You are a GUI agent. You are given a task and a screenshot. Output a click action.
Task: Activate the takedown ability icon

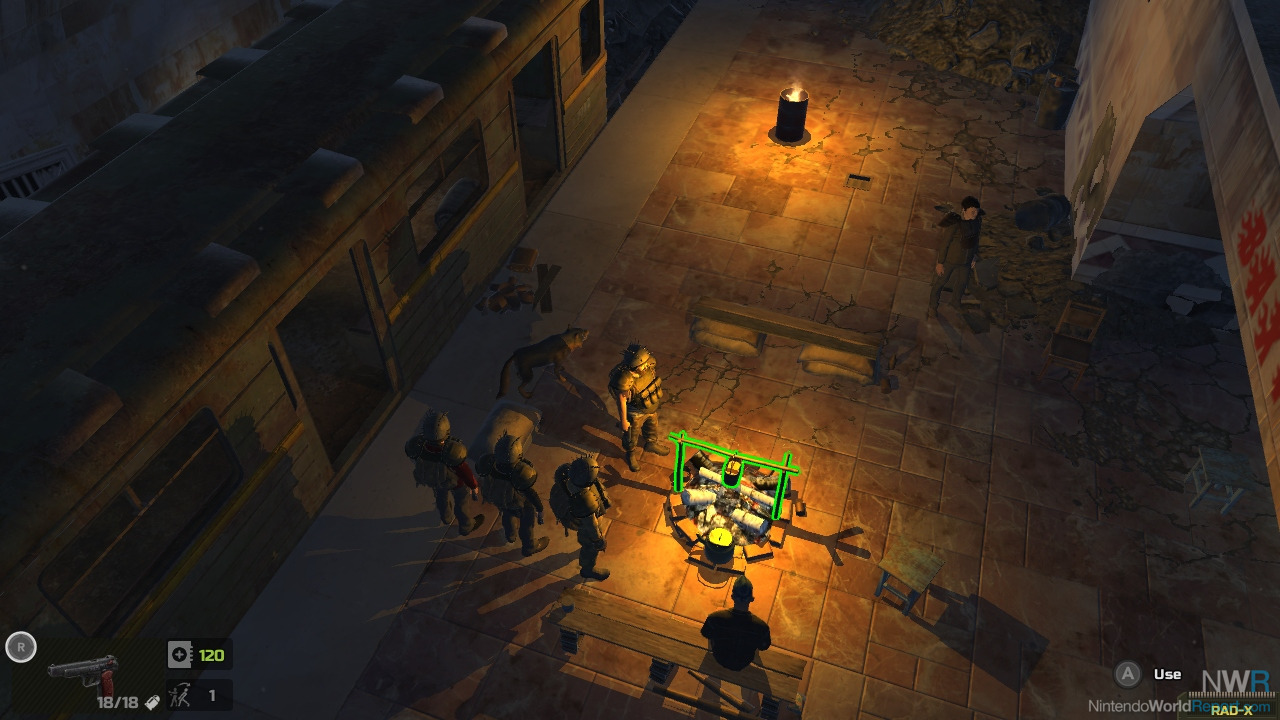click(x=180, y=694)
